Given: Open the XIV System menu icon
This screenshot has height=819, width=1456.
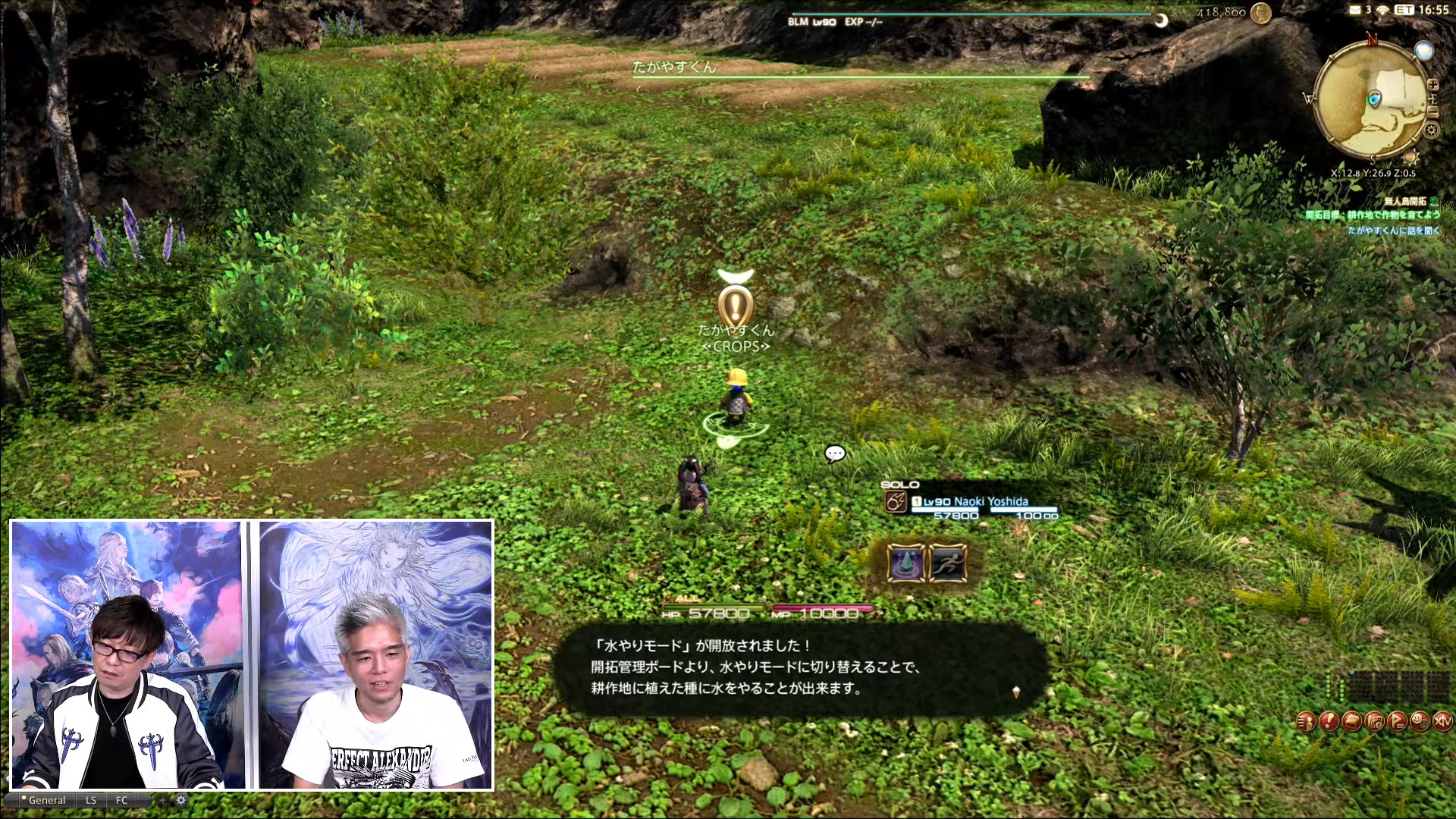Looking at the screenshot, I should [x=1442, y=721].
